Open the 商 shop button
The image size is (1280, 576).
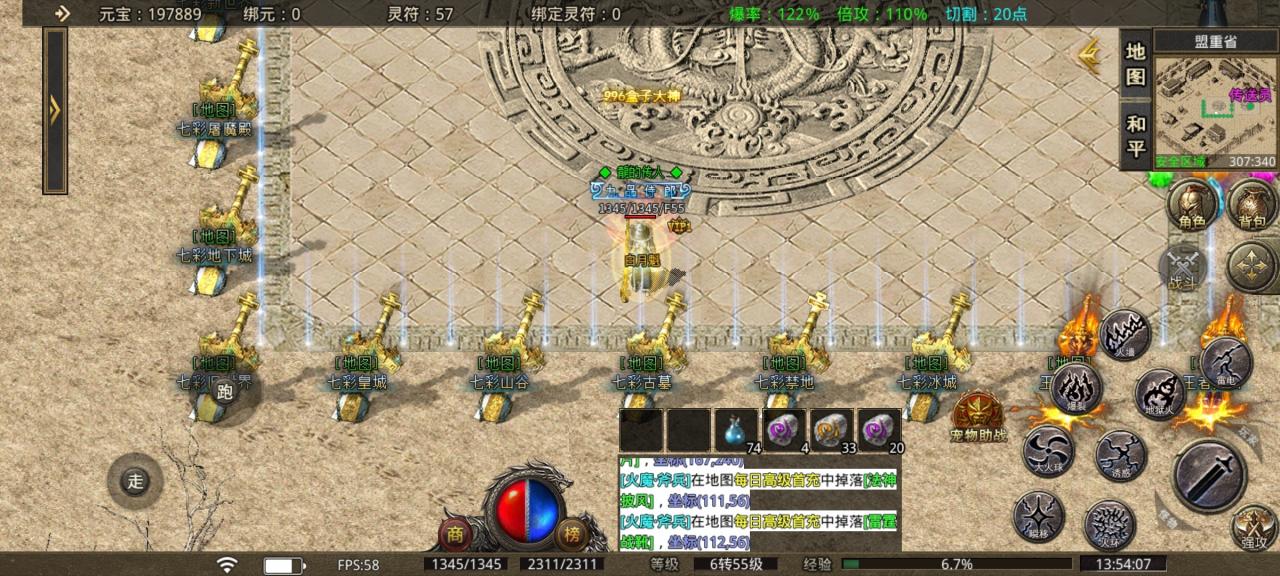[x=456, y=533]
